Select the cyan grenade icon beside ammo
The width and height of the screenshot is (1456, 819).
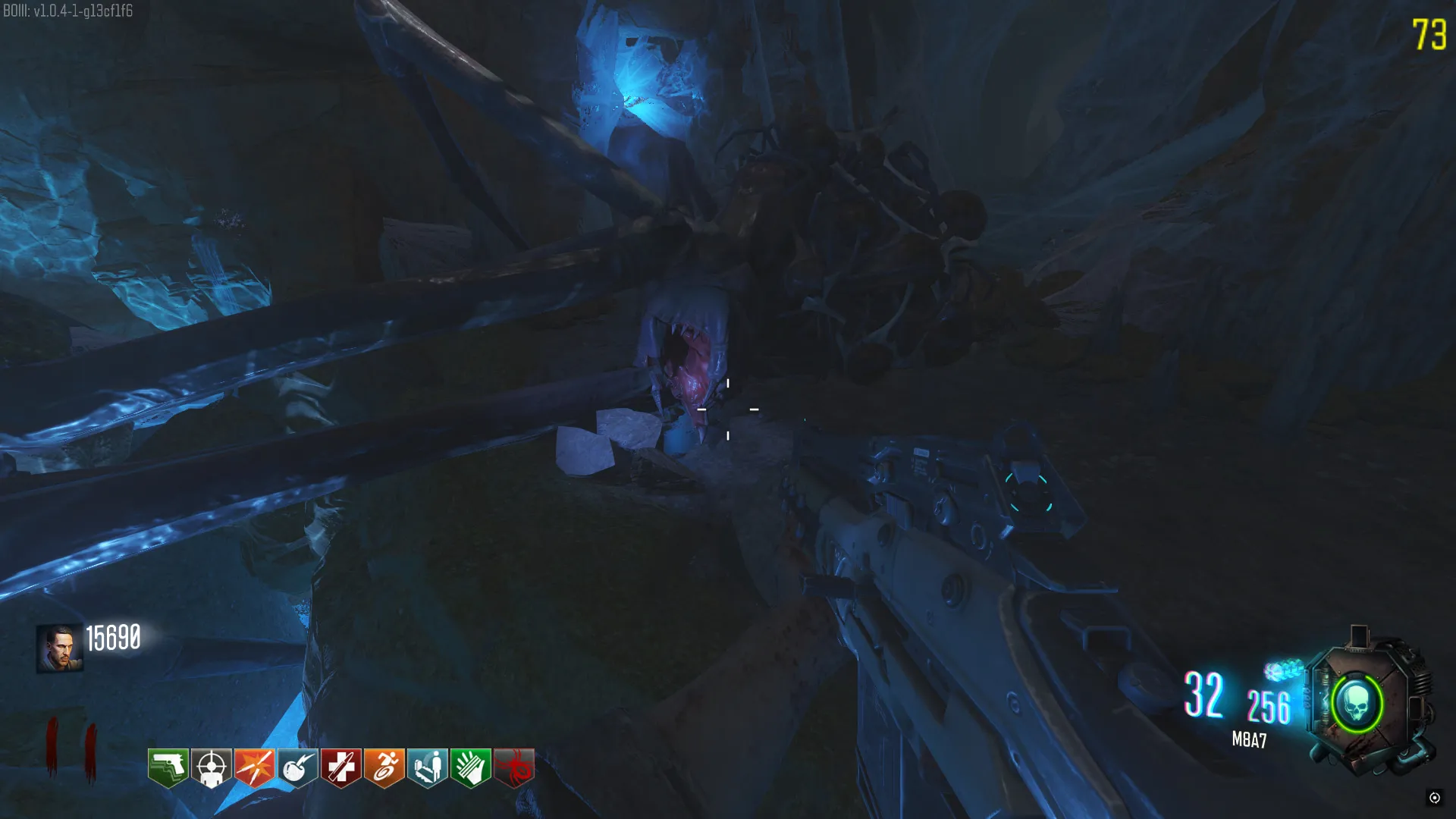[1282, 670]
